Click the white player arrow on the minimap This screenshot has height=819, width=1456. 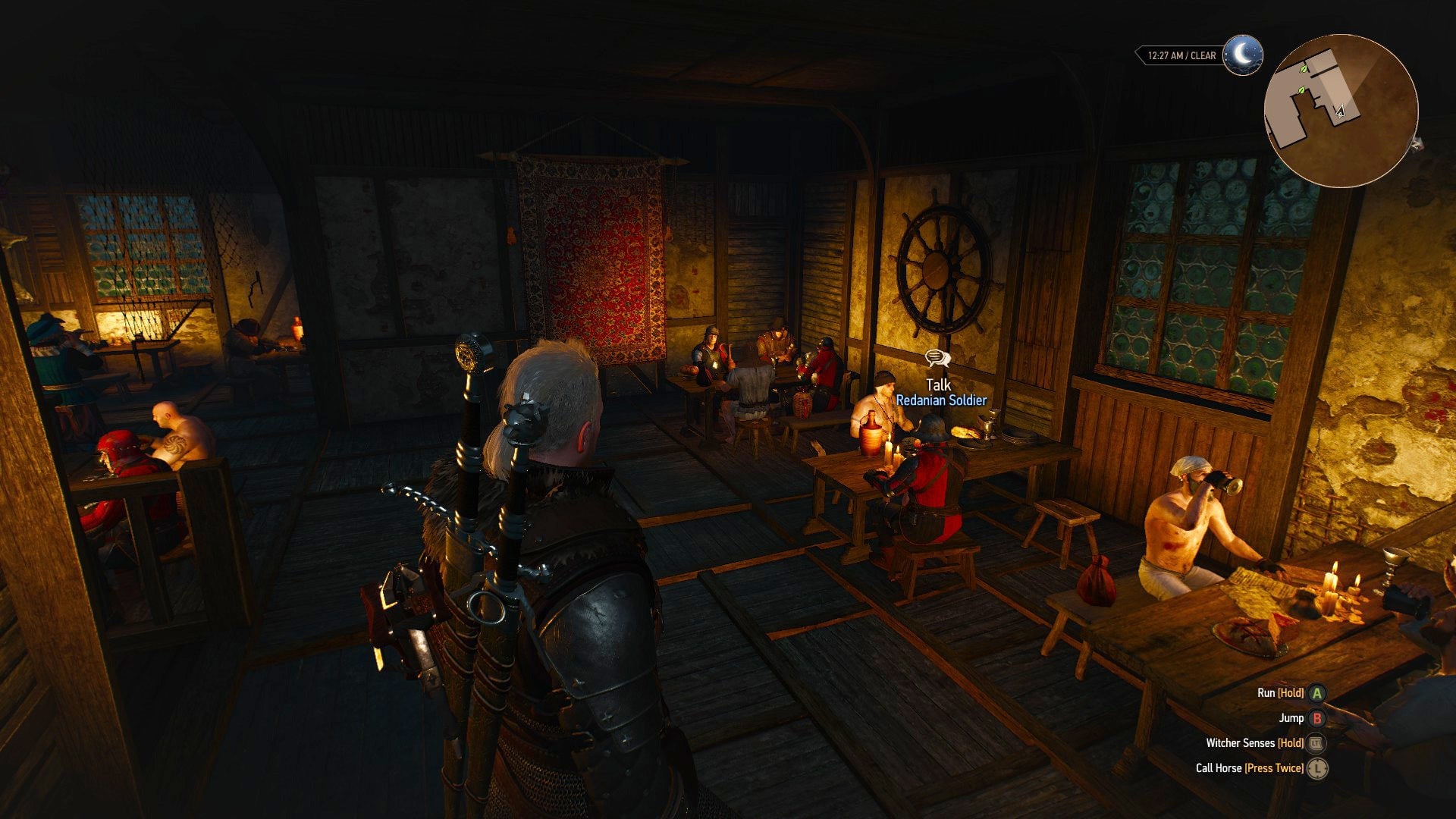coord(1339,111)
